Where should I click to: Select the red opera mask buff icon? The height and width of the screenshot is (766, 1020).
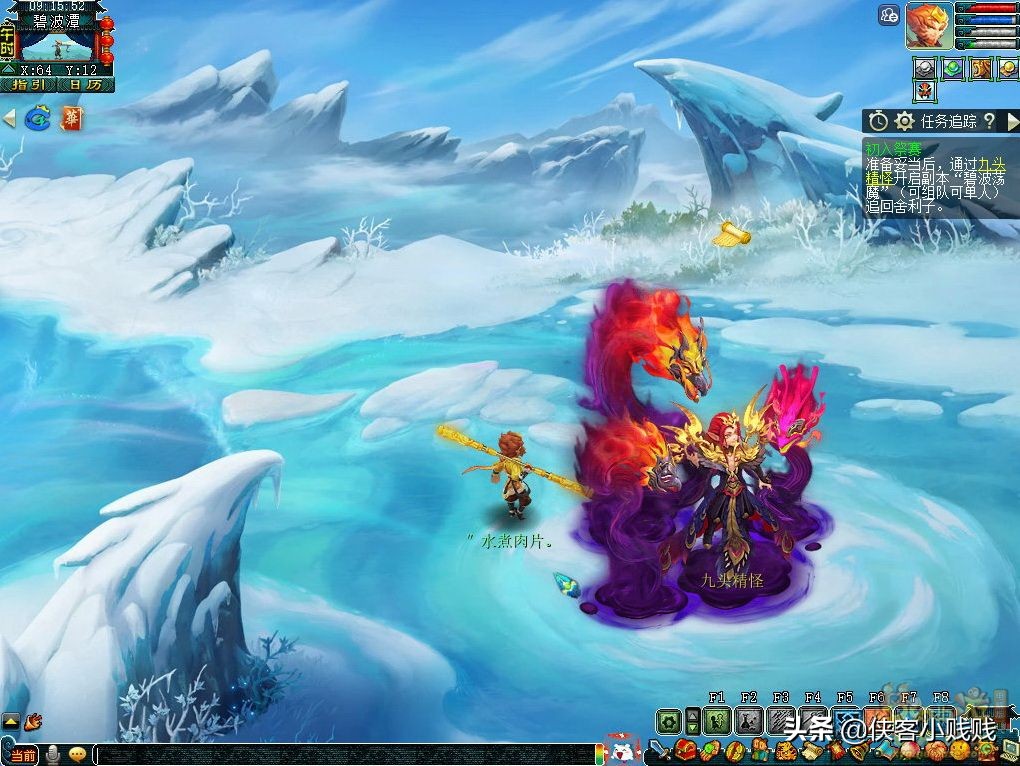925,92
